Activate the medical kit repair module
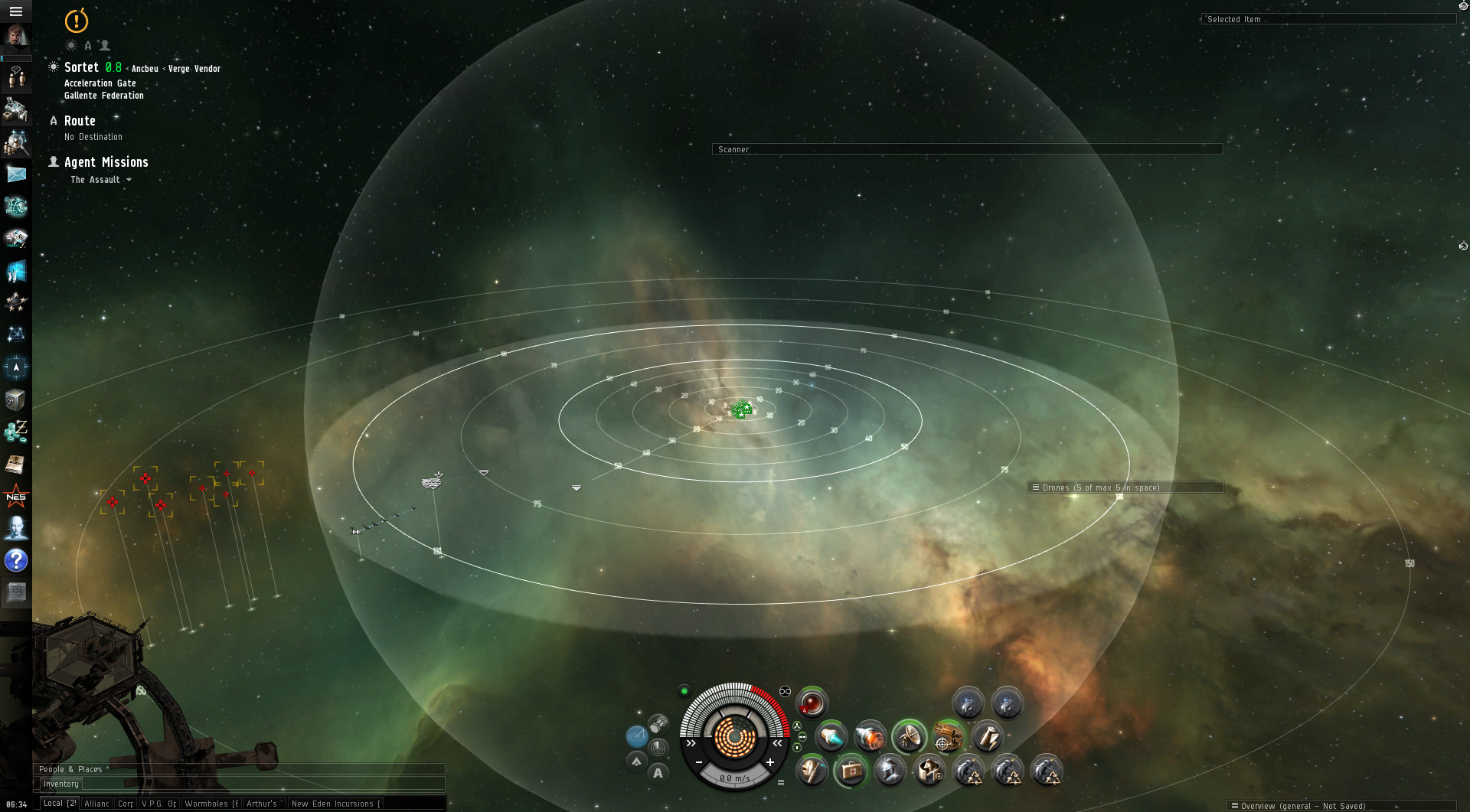Screen dimensions: 1470x812 [x=851, y=770]
